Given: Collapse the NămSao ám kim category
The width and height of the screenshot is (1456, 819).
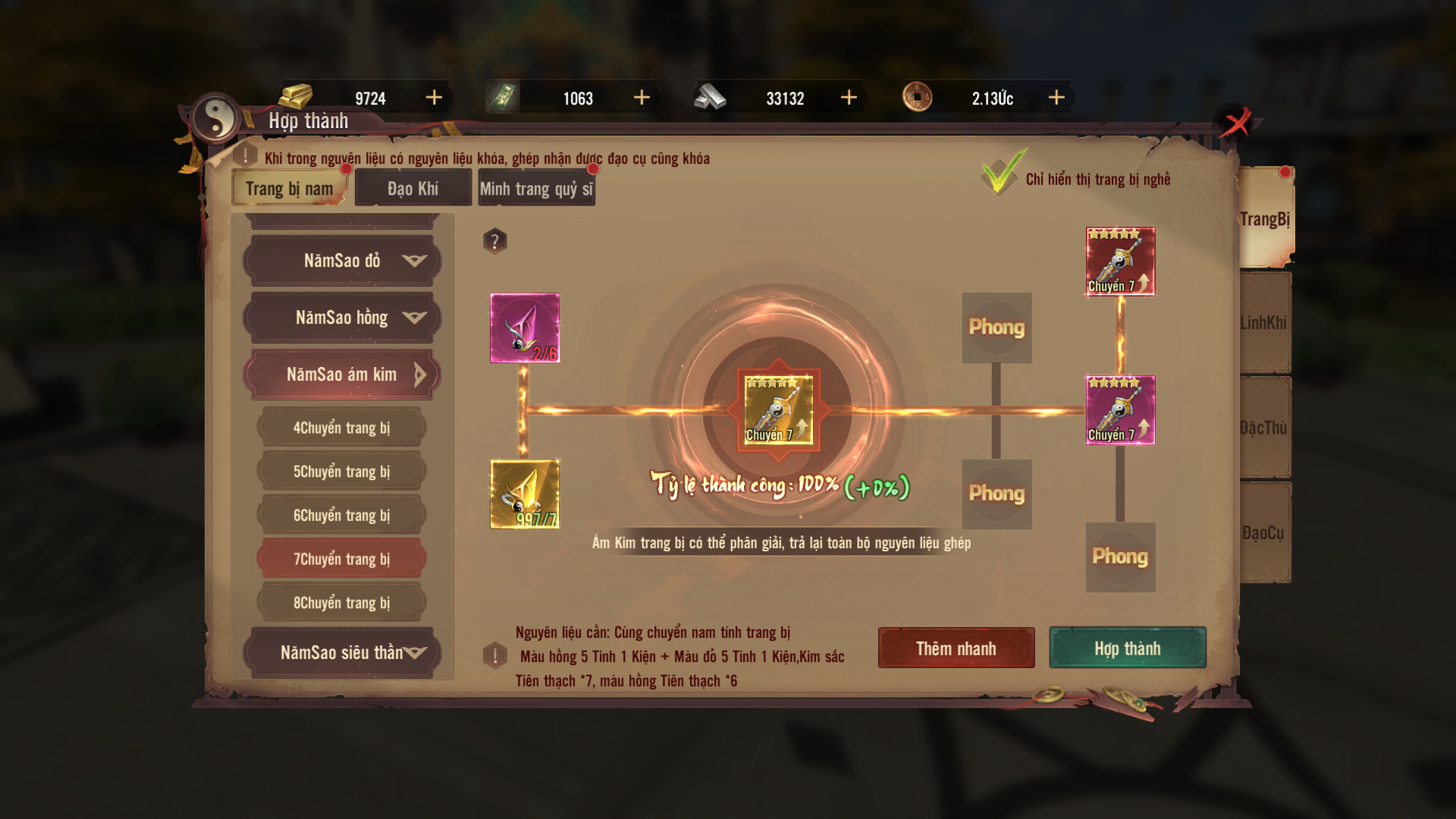Looking at the screenshot, I should (342, 375).
